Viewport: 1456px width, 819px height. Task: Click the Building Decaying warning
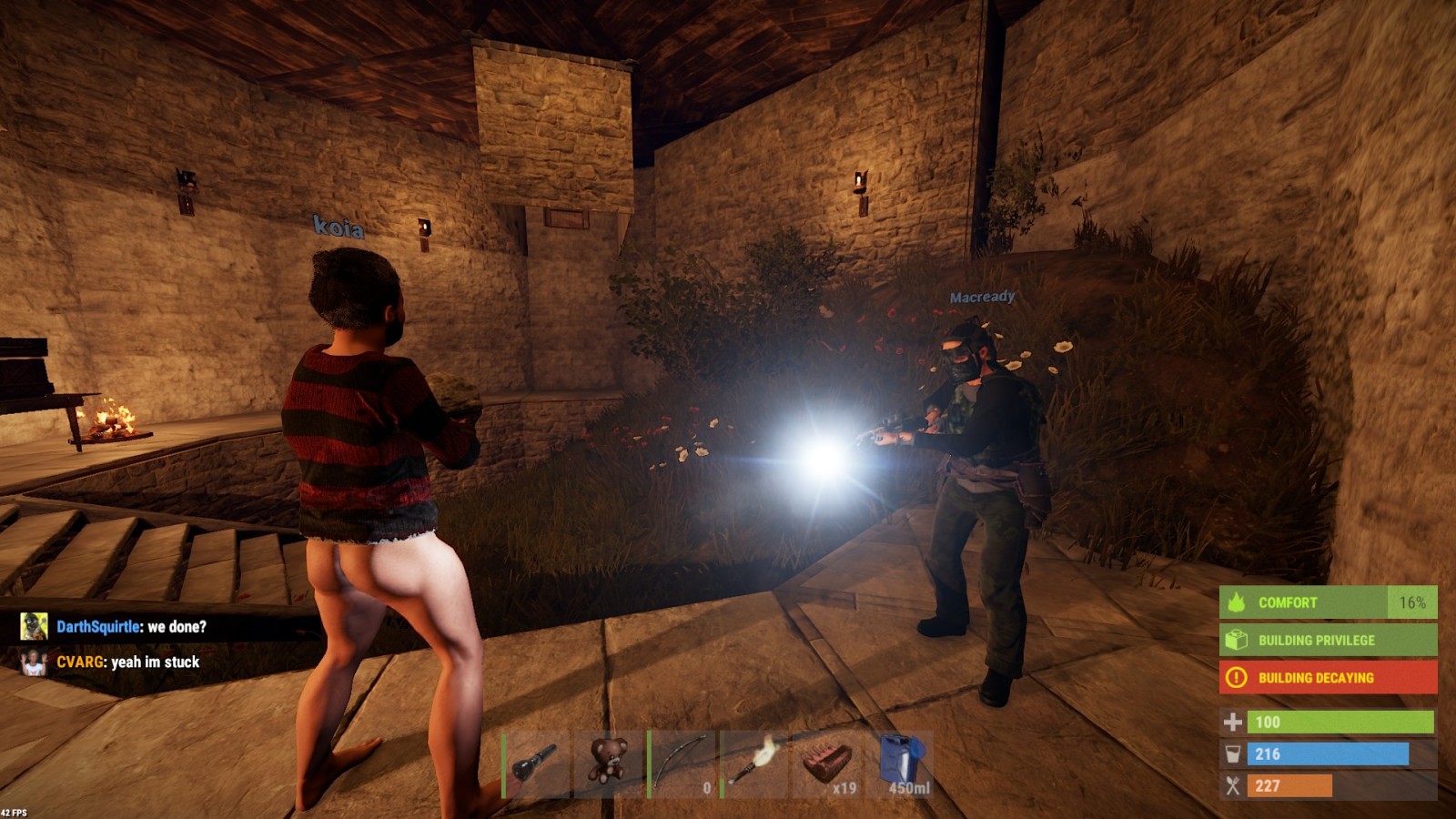(x=1328, y=677)
